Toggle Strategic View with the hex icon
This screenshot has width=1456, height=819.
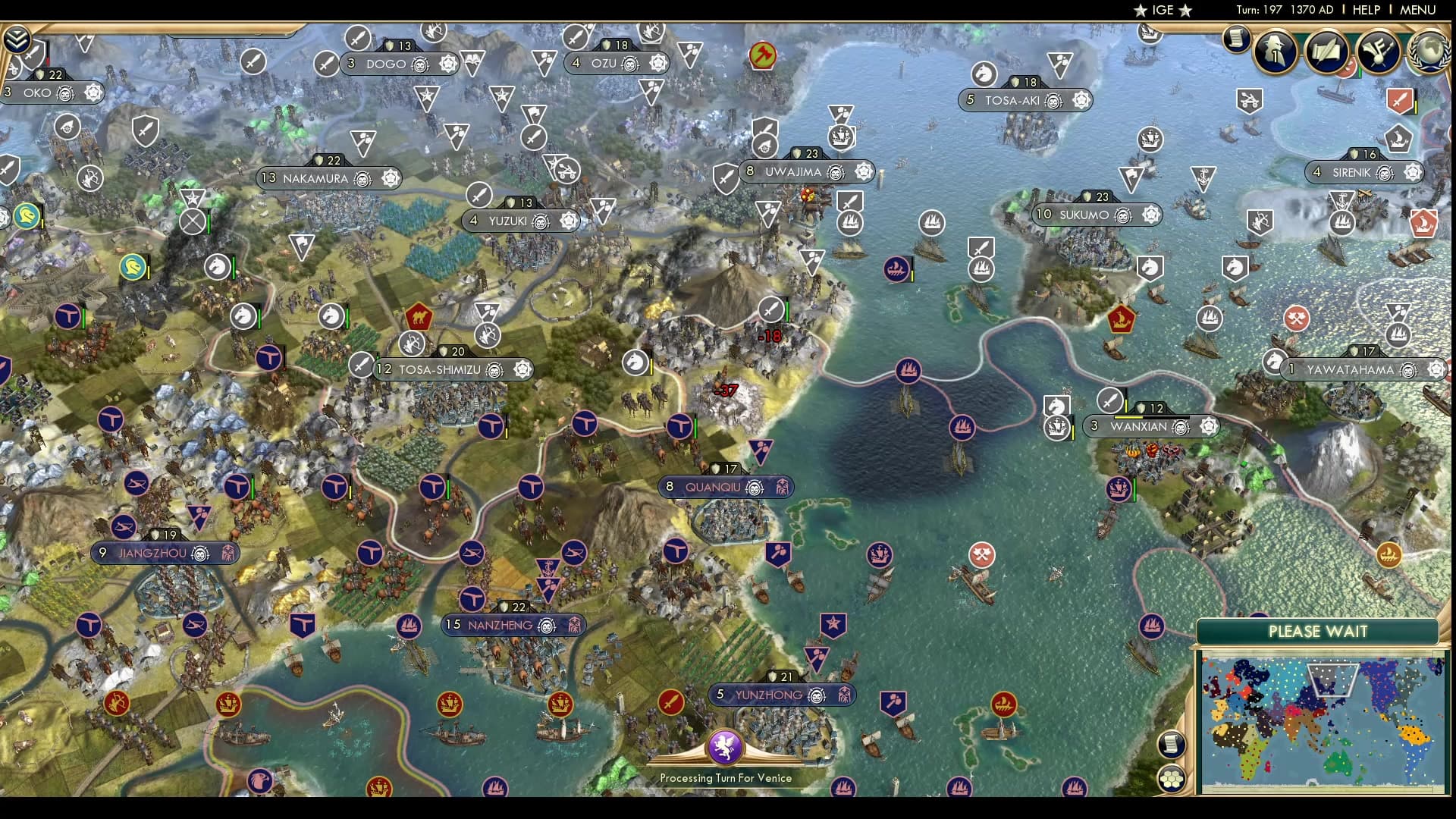click(x=1172, y=777)
